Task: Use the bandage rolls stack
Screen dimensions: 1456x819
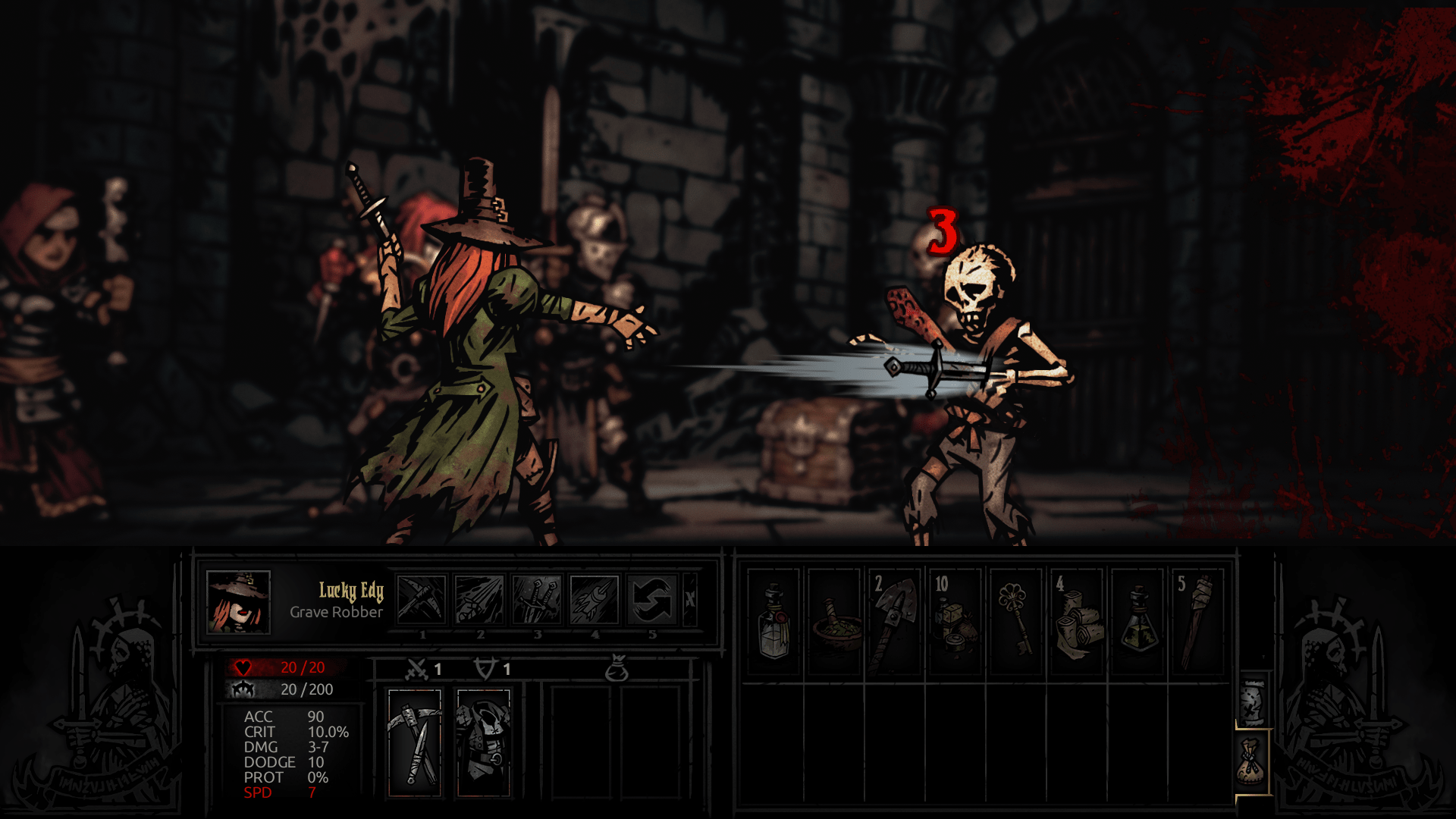Action: pyautogui.click(x=1077, y=622)
